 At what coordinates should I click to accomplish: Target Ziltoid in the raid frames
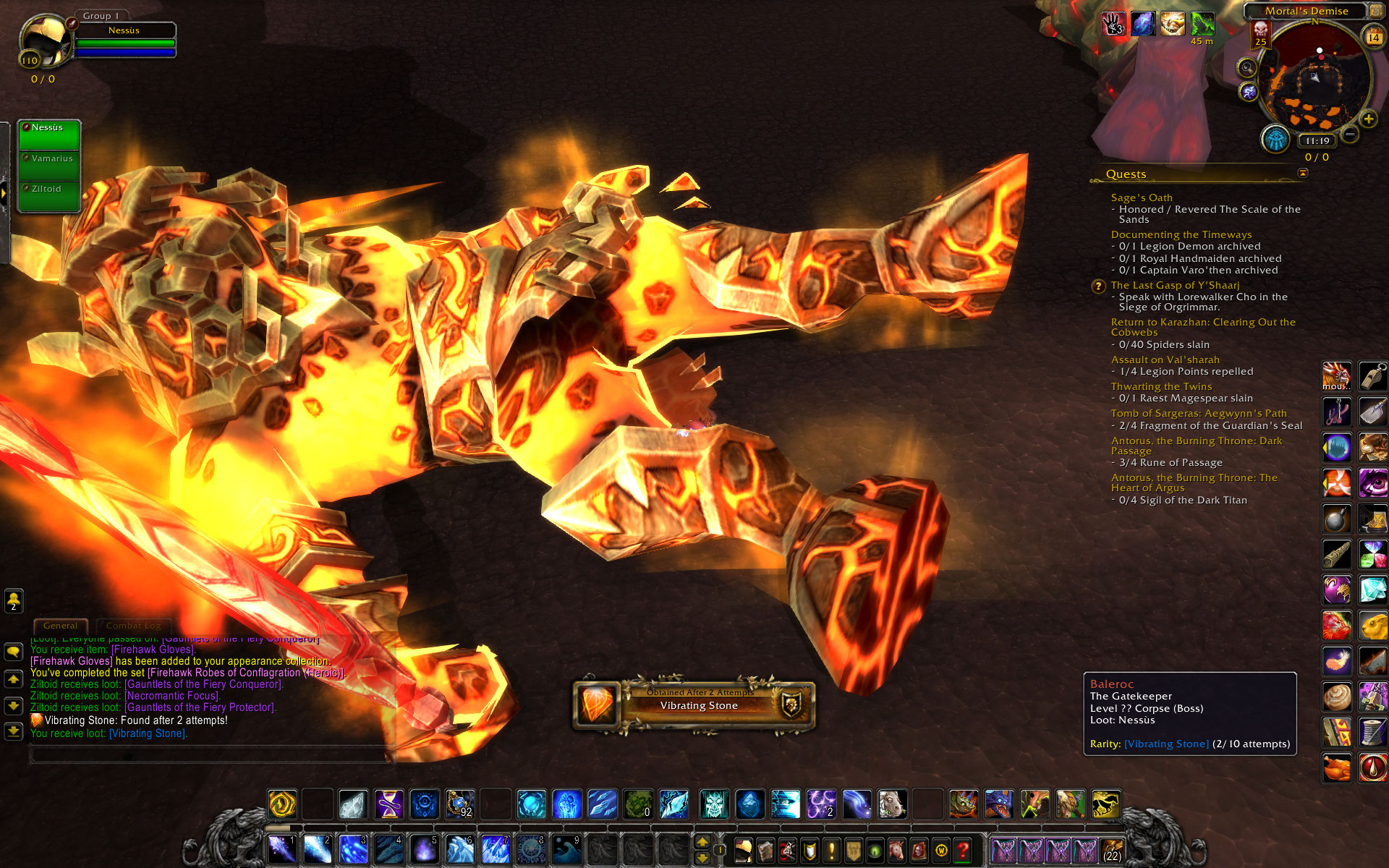pos(49,189)
